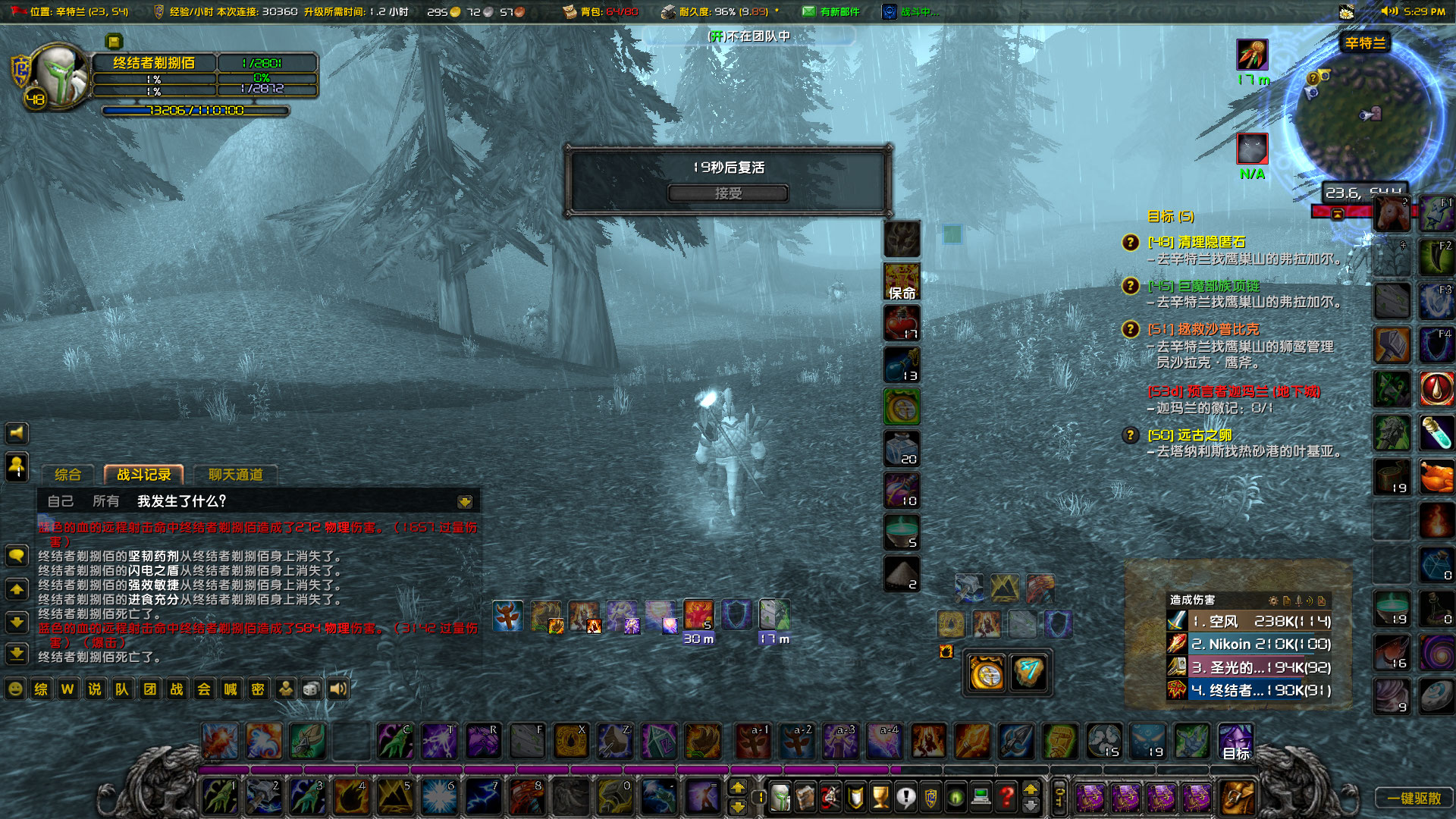Viewport: 1456px width, 819px height.
Task: Click the purple experience bar at bottom
Action: [546, 768]
